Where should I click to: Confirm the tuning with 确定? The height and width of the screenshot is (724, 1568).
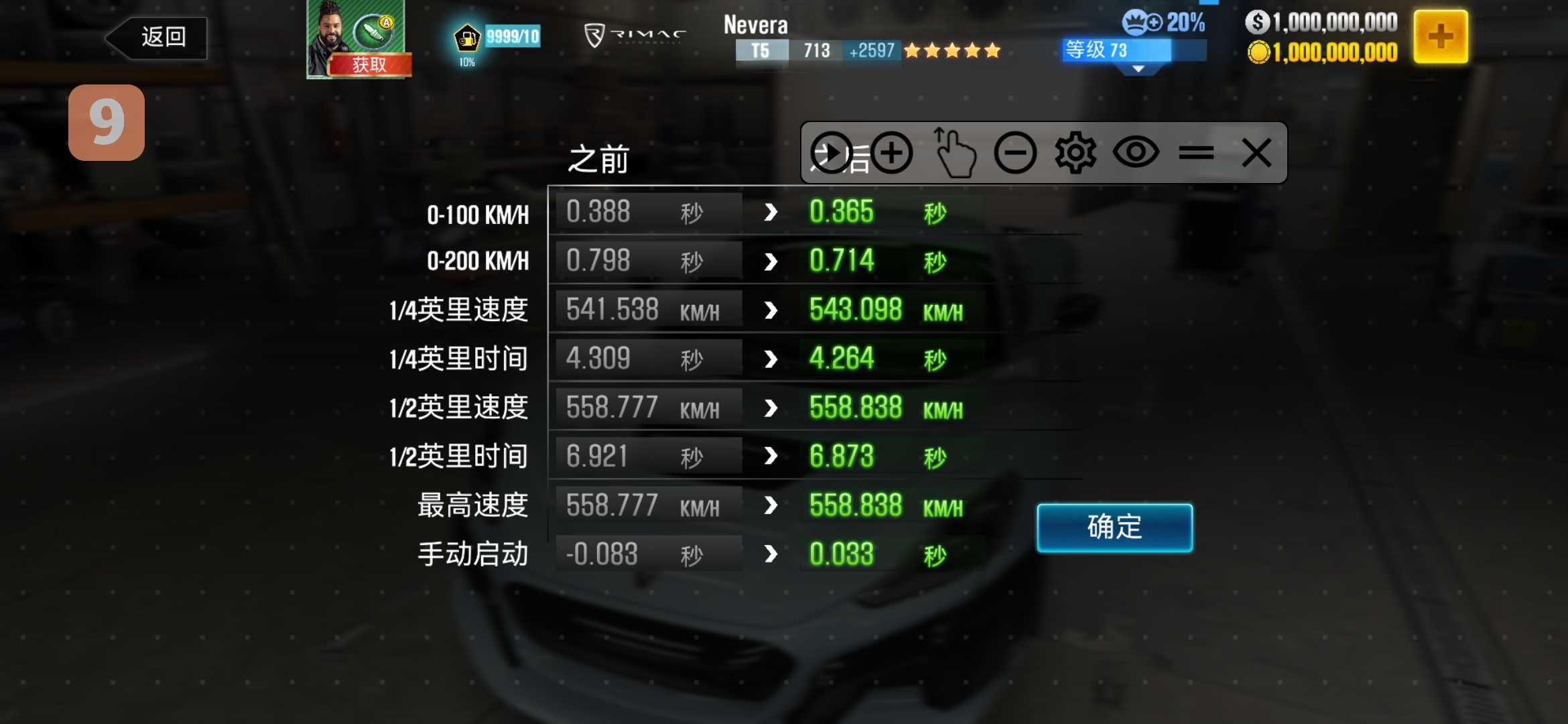[1114, 528]
